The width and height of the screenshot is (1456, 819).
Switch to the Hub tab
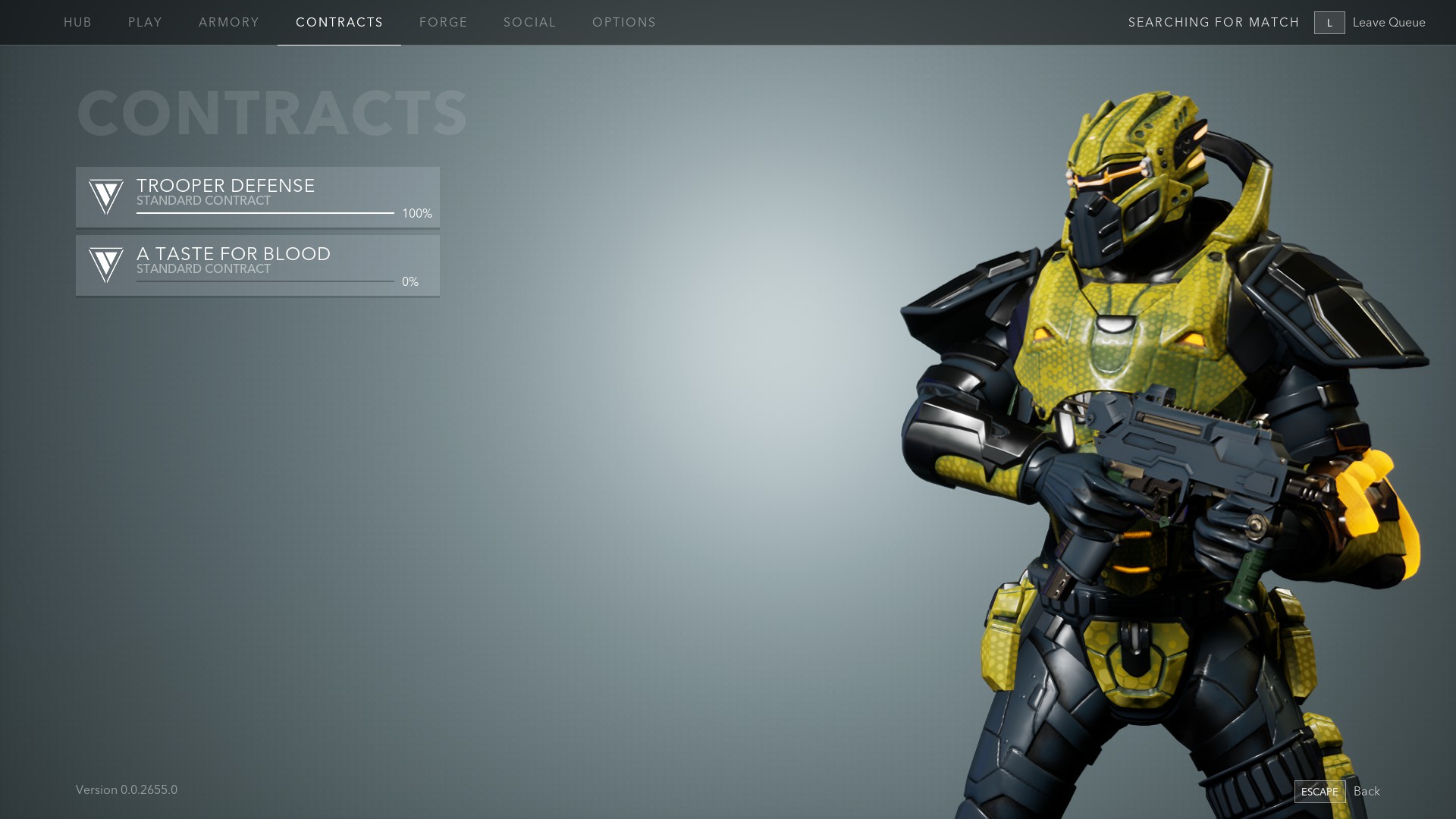click(77, 23)
